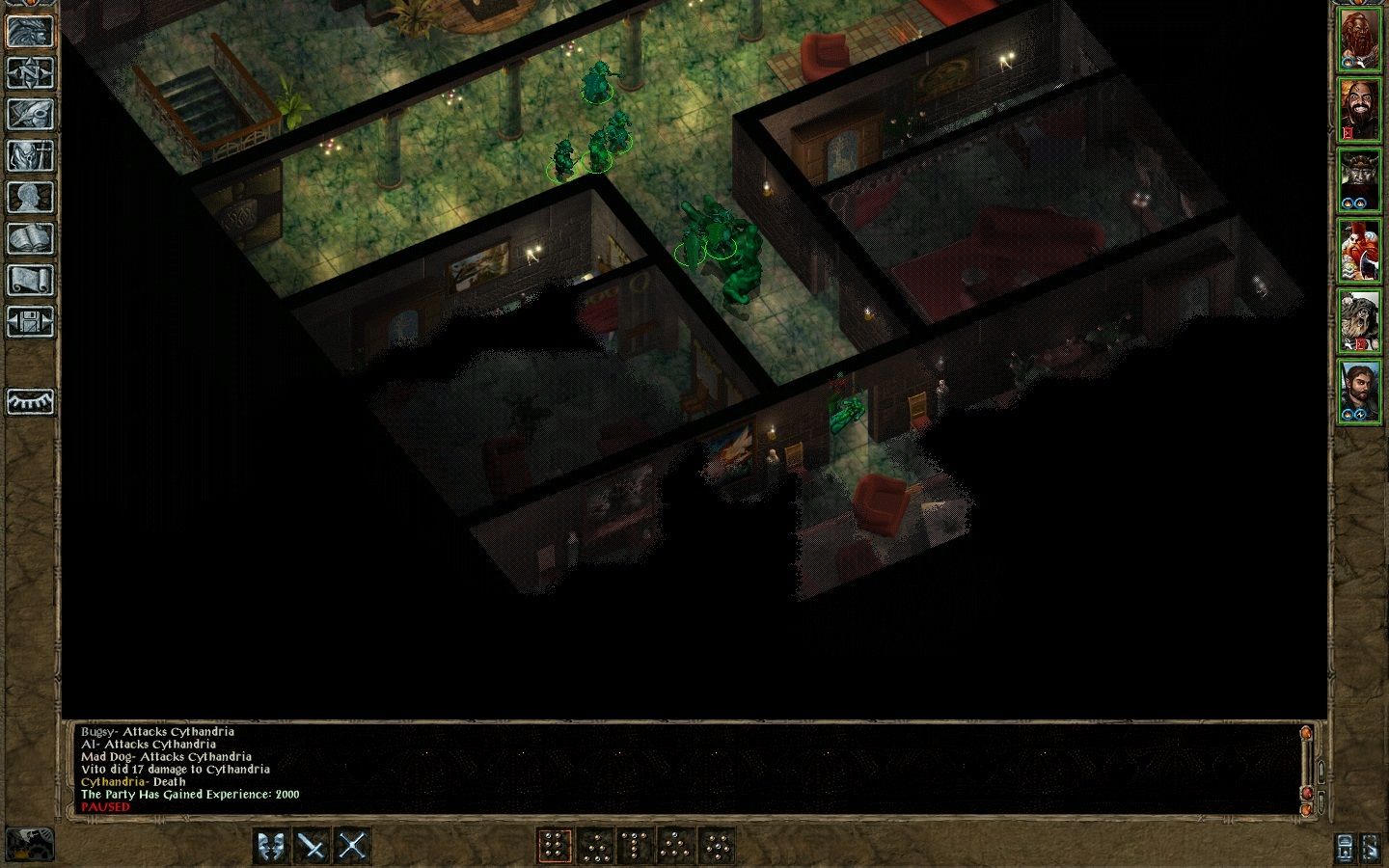Click the rest button with the closed eye
Screen dimensions: 1389x868
(30, 401)
